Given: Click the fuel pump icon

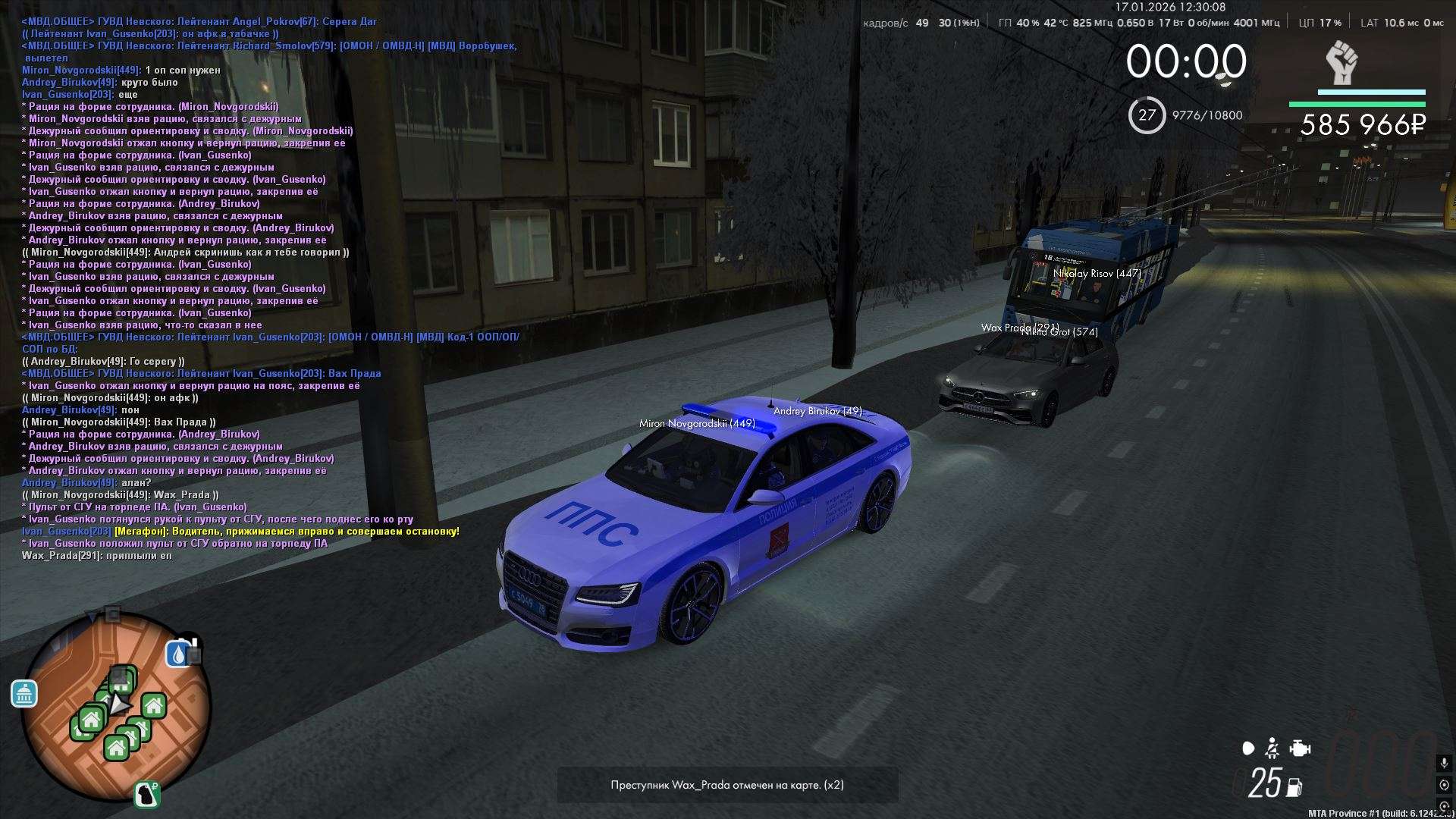Looking at the screenshot, I should pos(1294,788).
